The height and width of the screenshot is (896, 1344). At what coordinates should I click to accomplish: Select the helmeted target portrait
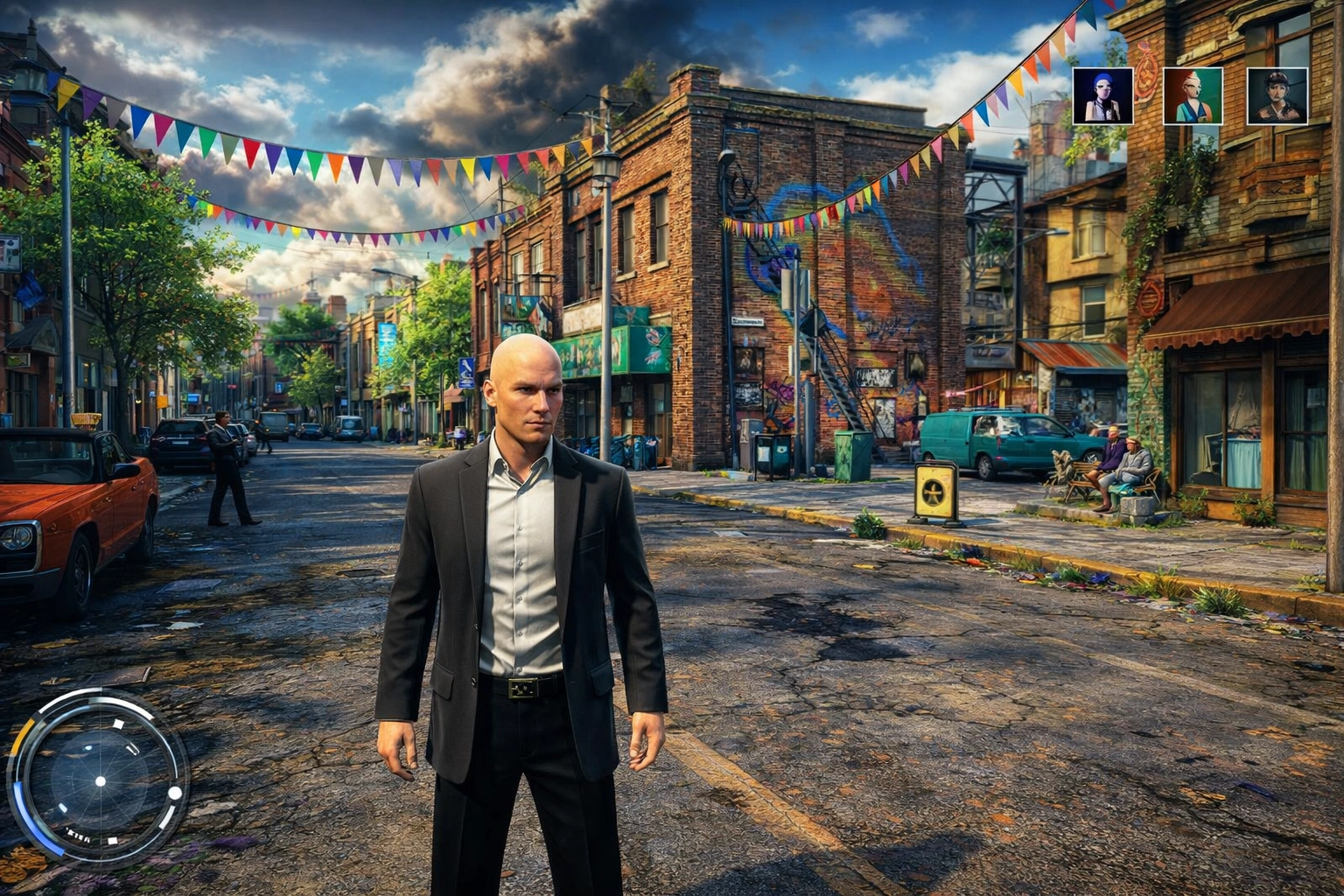[1277, 96]
